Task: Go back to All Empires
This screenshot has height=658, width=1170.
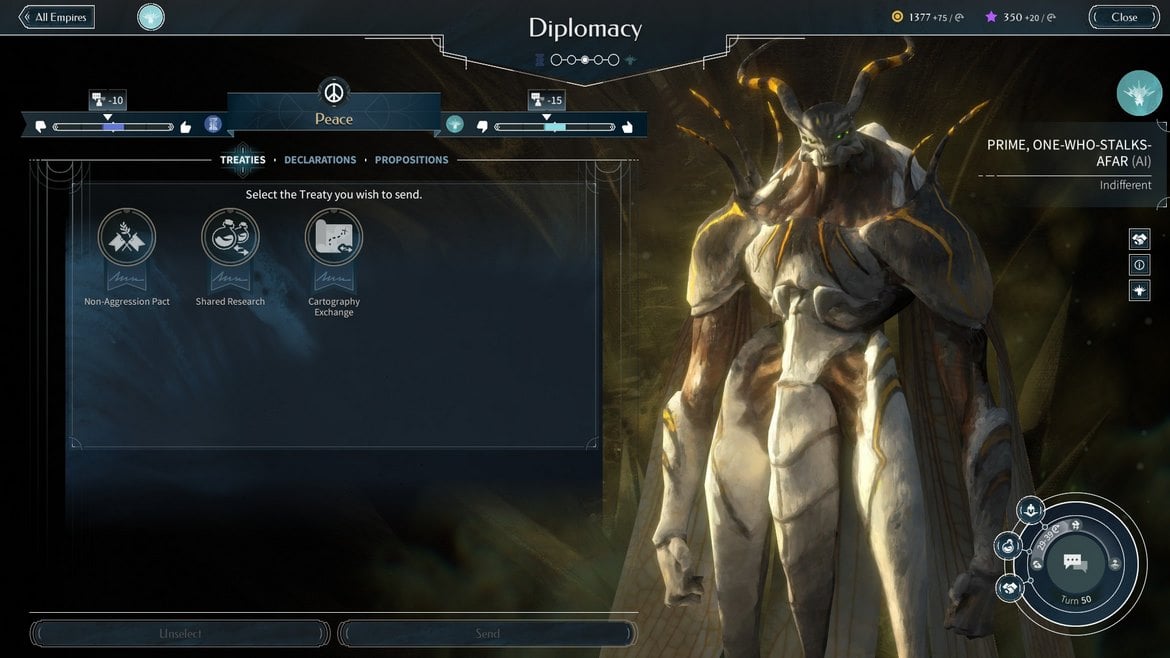Action: tap(57, 17)
